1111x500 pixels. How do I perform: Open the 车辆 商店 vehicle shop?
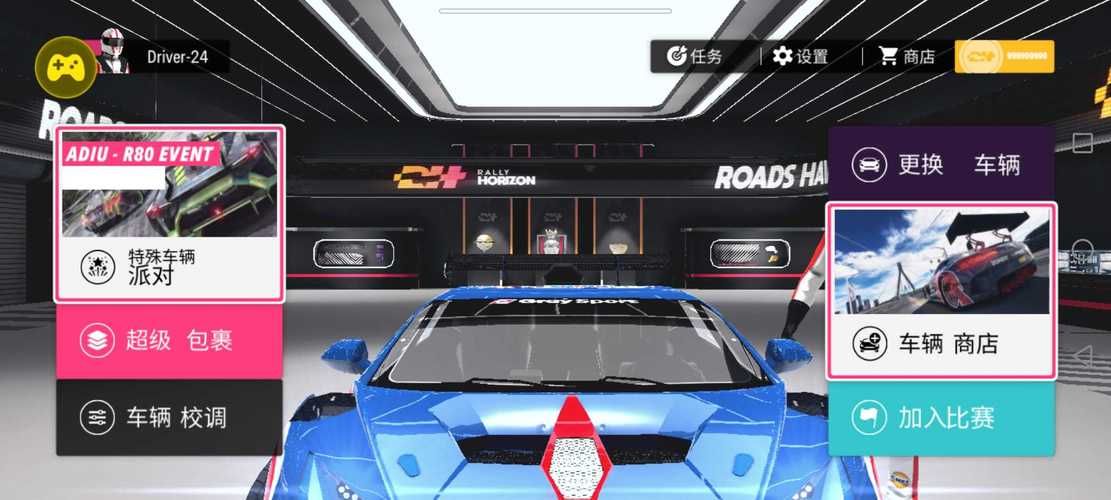(x=940, y=291)
